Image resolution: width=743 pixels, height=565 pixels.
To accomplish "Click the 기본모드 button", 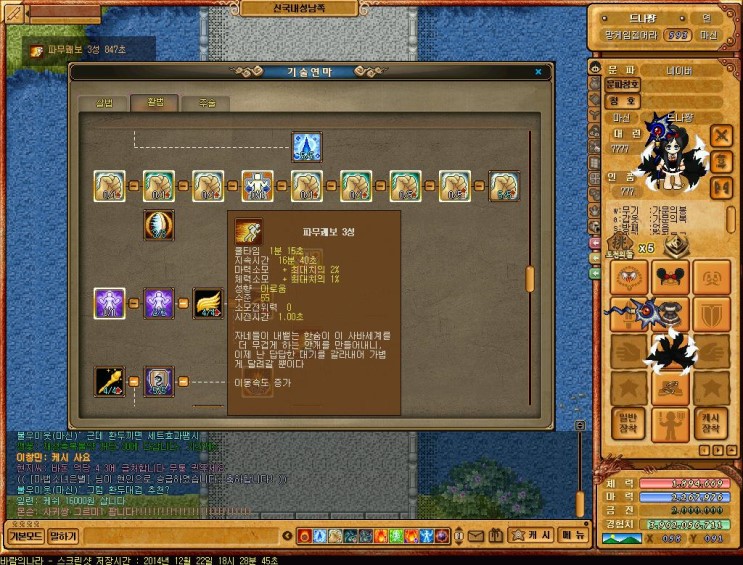I will click(25, 536).
